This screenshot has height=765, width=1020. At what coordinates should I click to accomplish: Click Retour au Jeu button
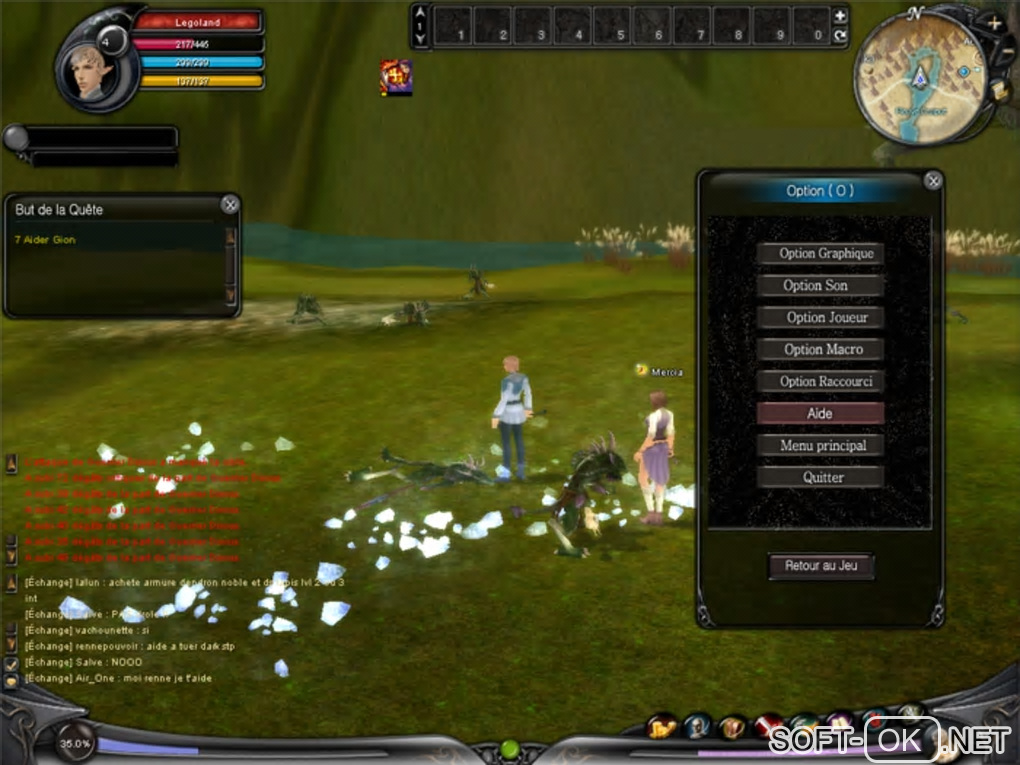(x=821, y=566)
